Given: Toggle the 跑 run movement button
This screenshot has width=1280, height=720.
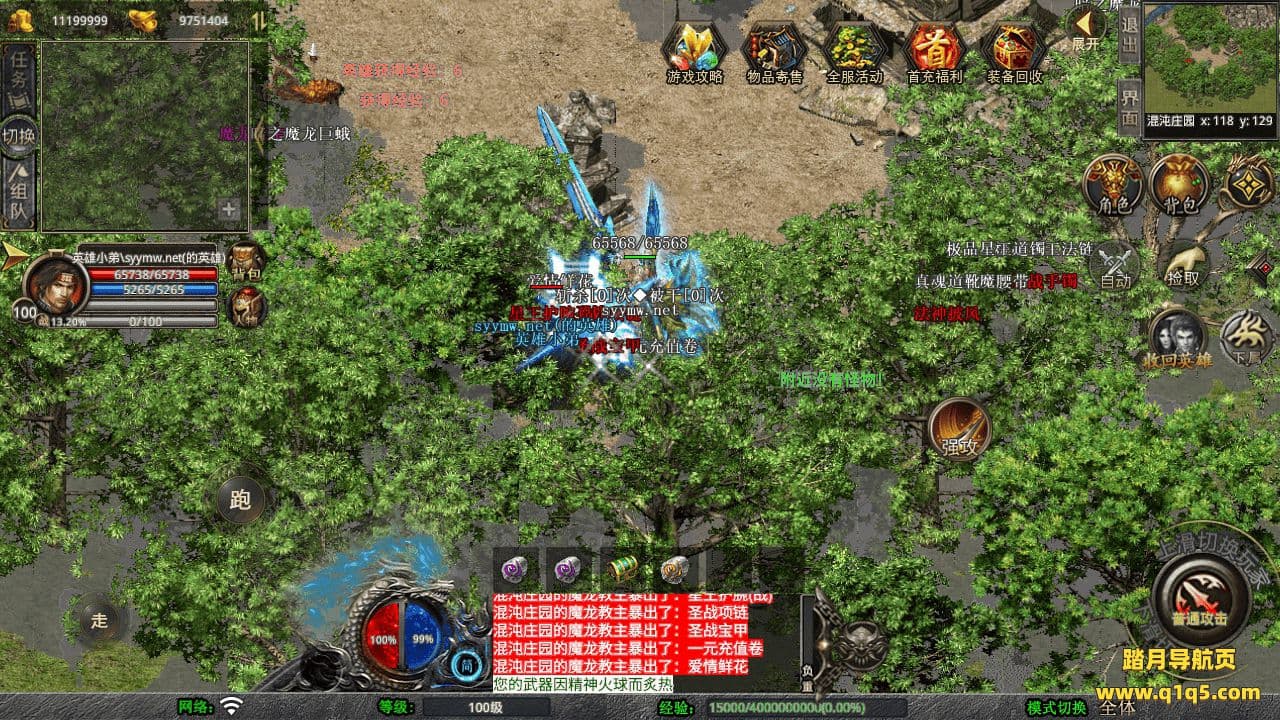Looking at the screenshot, I should 240,500.
